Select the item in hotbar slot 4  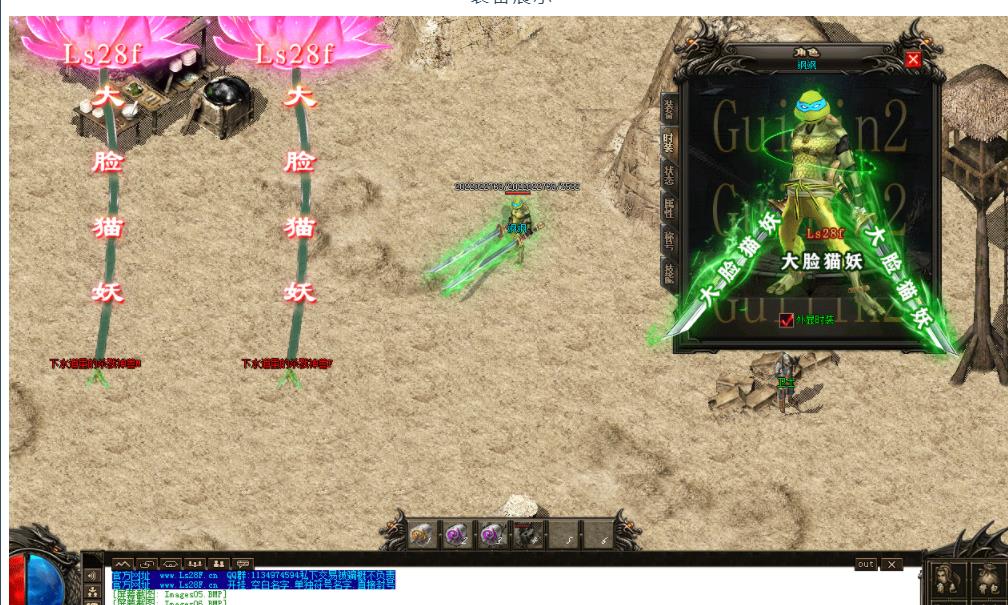(x=528, y=535)
